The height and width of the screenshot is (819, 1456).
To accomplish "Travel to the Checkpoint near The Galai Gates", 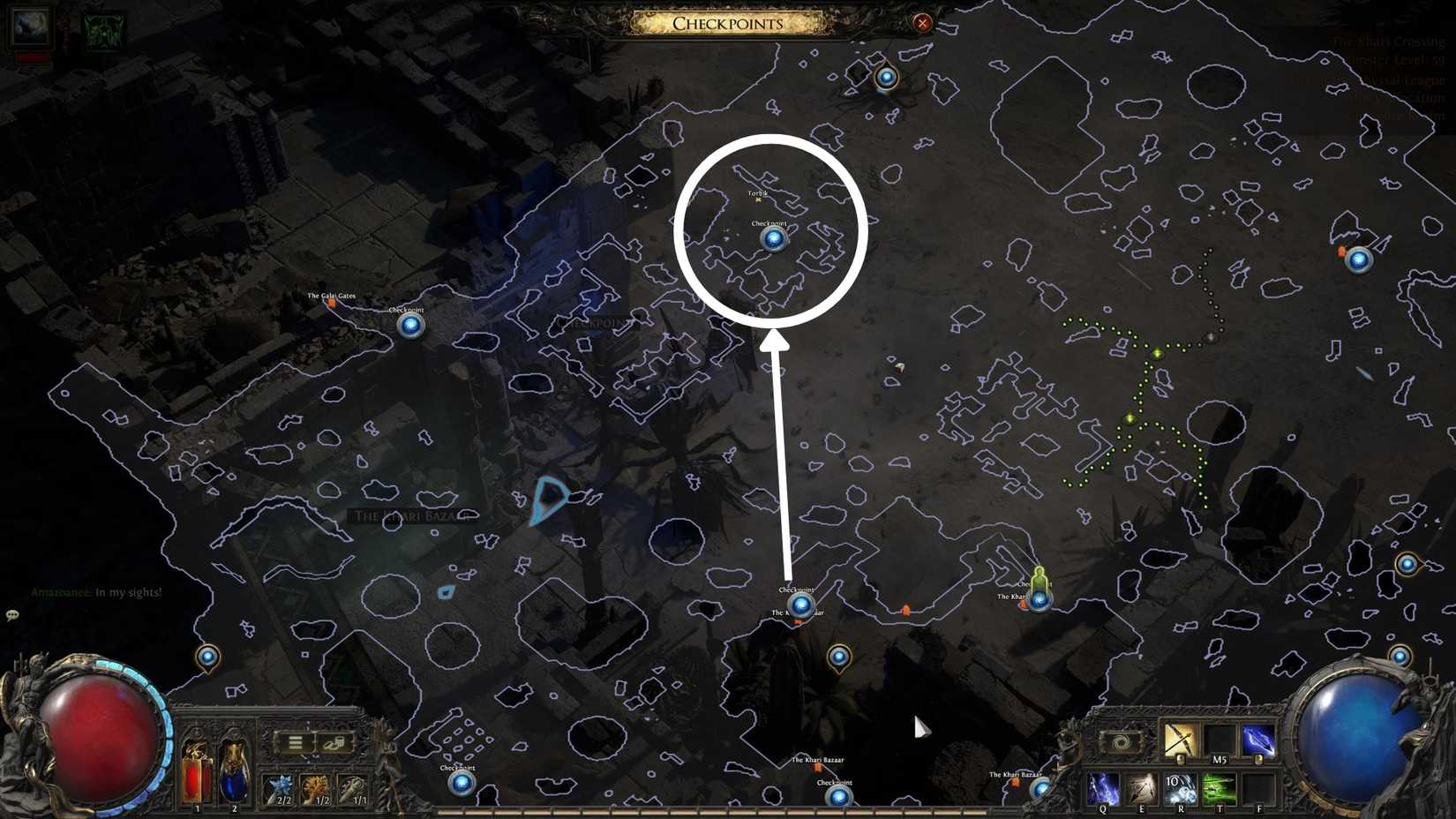I will pyautogui.click(x=409, y=324).
